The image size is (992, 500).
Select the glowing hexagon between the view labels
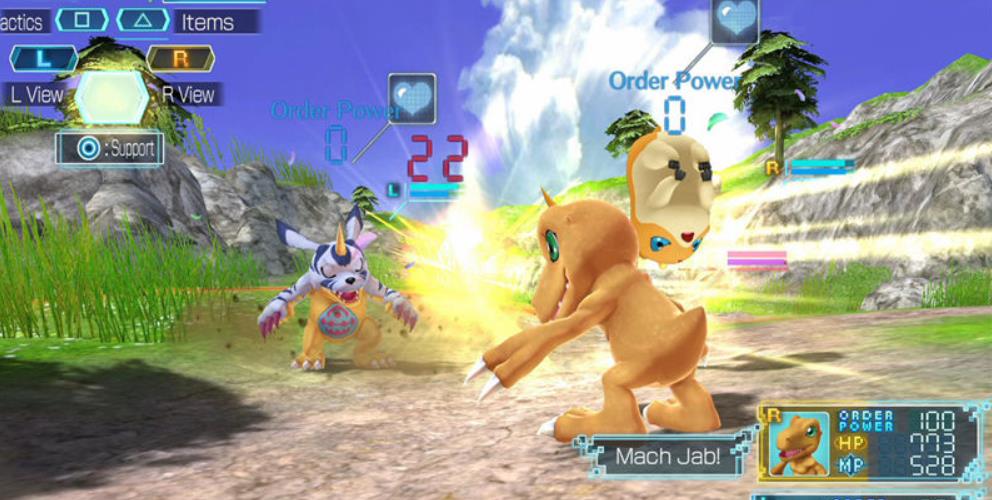point(112,97)
